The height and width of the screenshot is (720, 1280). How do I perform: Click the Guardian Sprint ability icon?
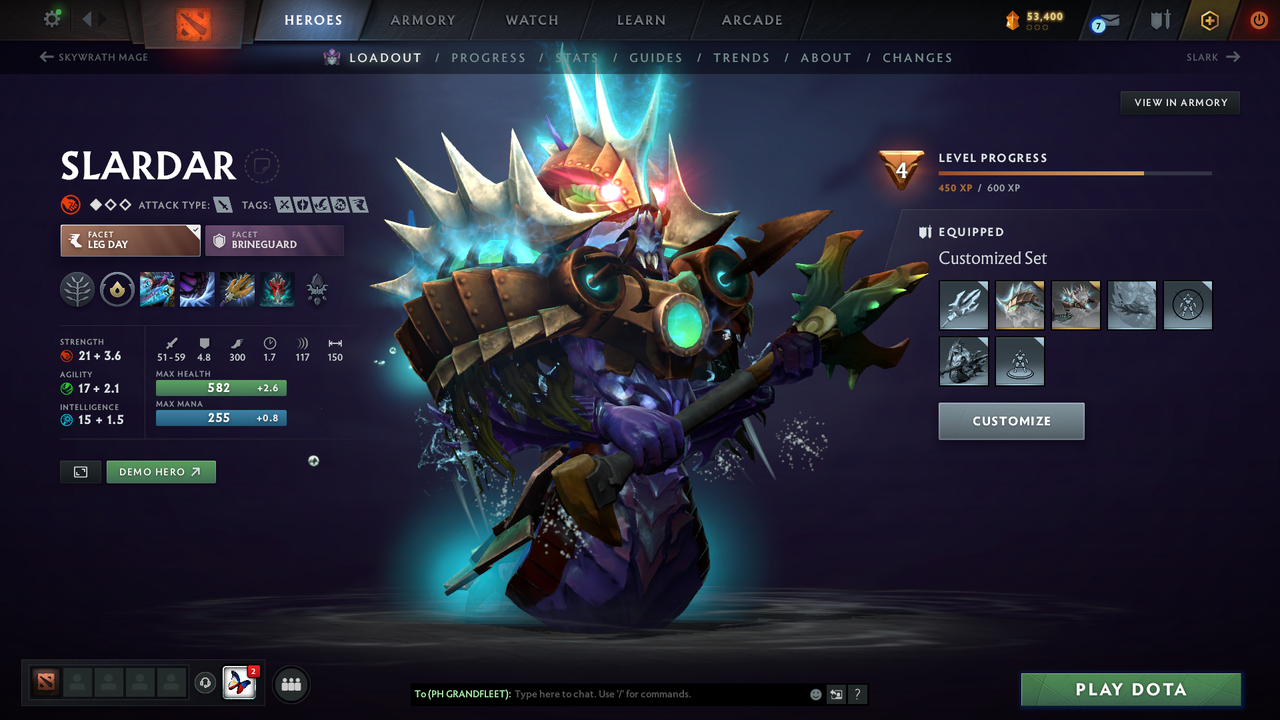coord(156,289)
